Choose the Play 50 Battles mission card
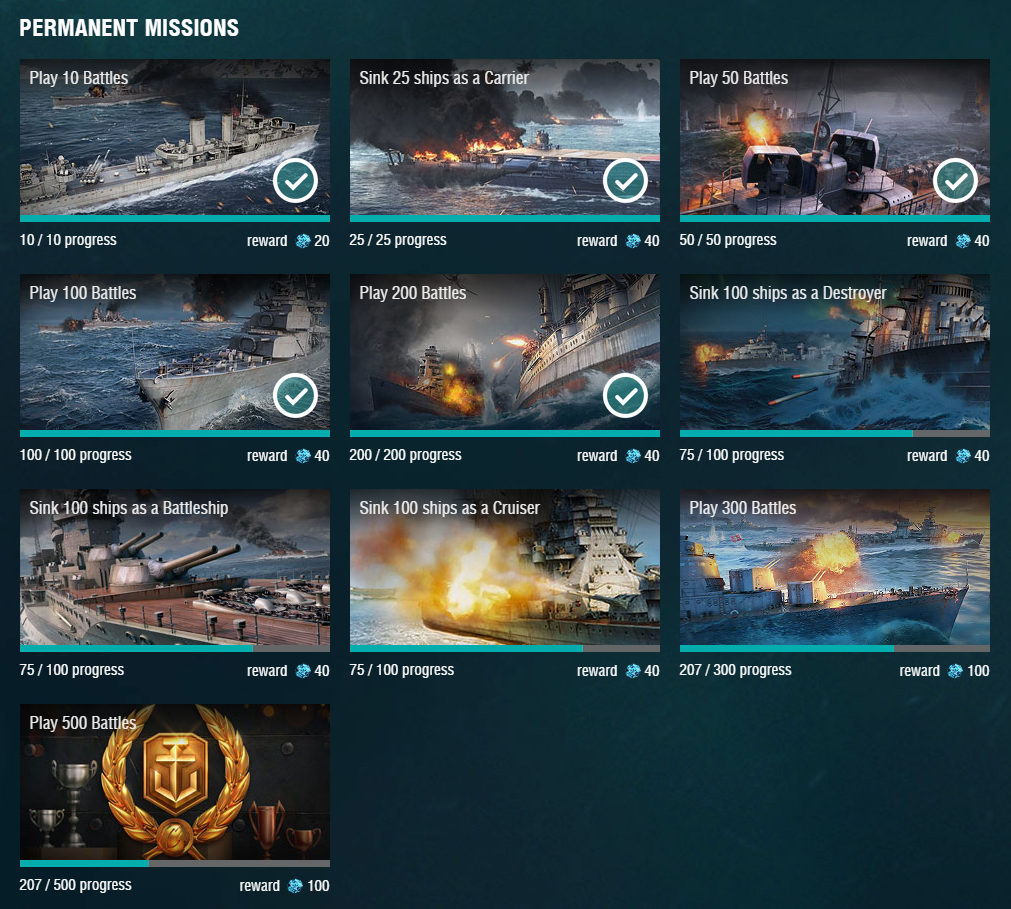 point(834,137)
